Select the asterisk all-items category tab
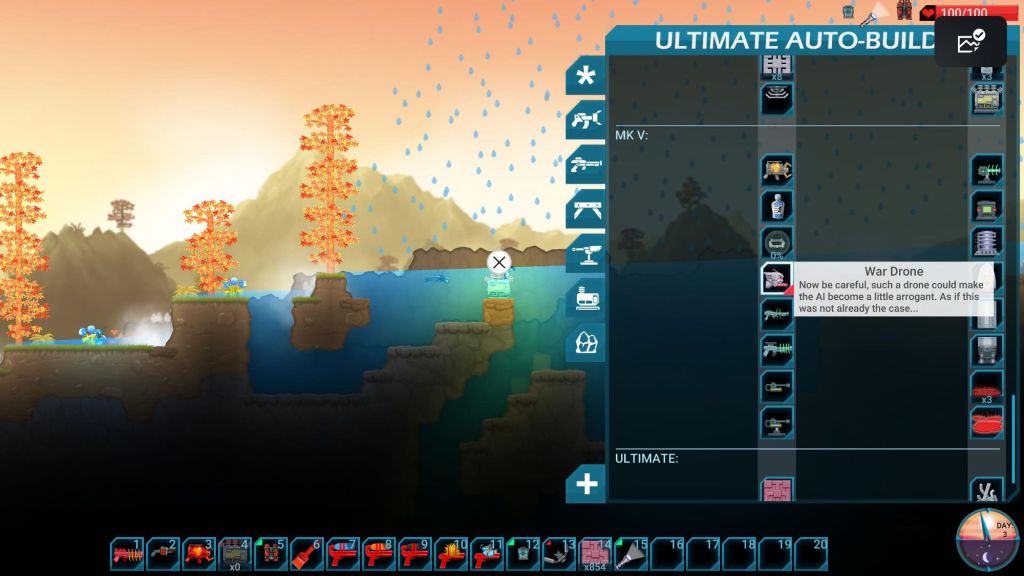Image resolution: width=1024 pixels, height=576 pixels. [586, 76]
